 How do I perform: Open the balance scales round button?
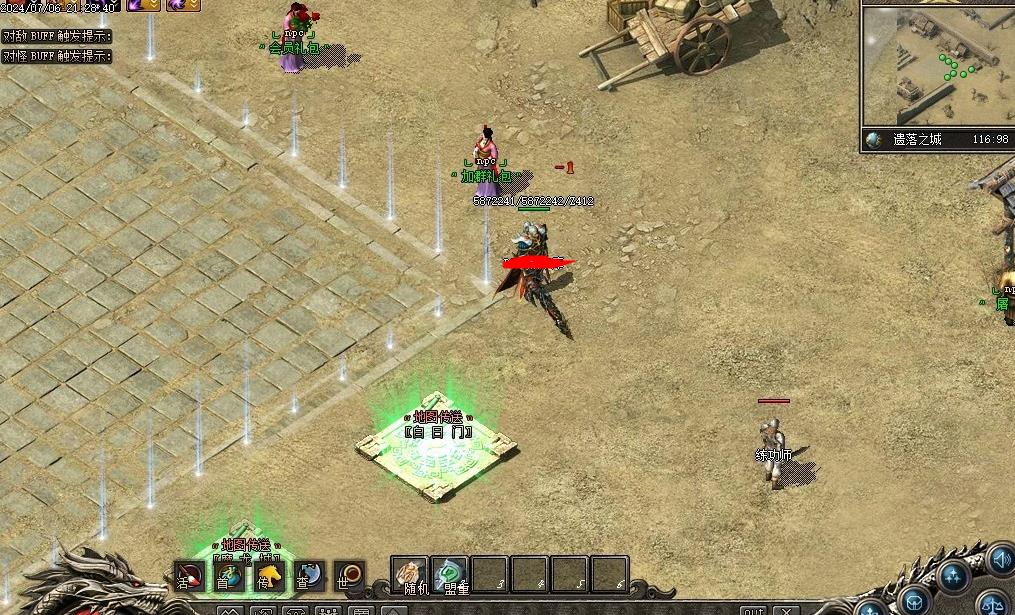point(993,603)
